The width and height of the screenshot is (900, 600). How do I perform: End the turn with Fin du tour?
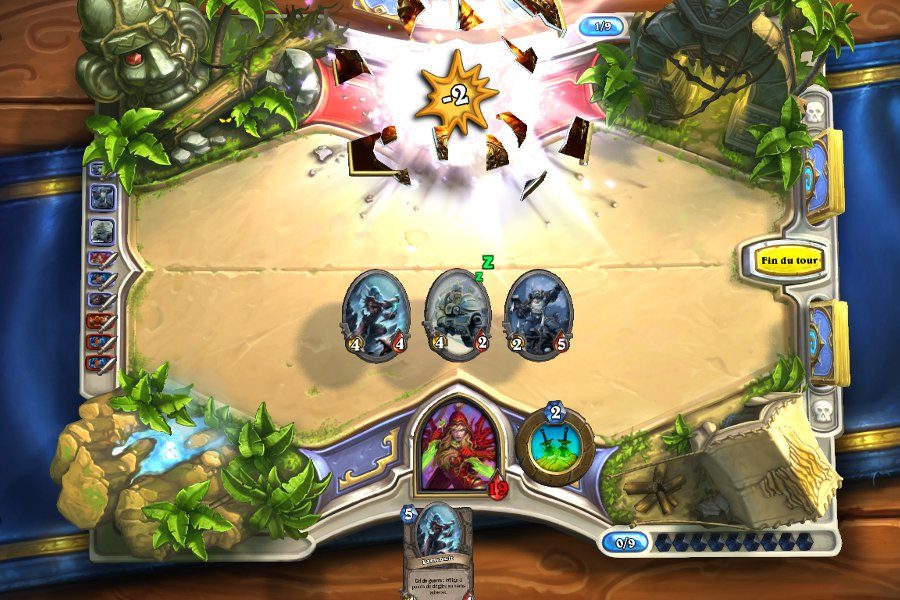coord(790,261)
